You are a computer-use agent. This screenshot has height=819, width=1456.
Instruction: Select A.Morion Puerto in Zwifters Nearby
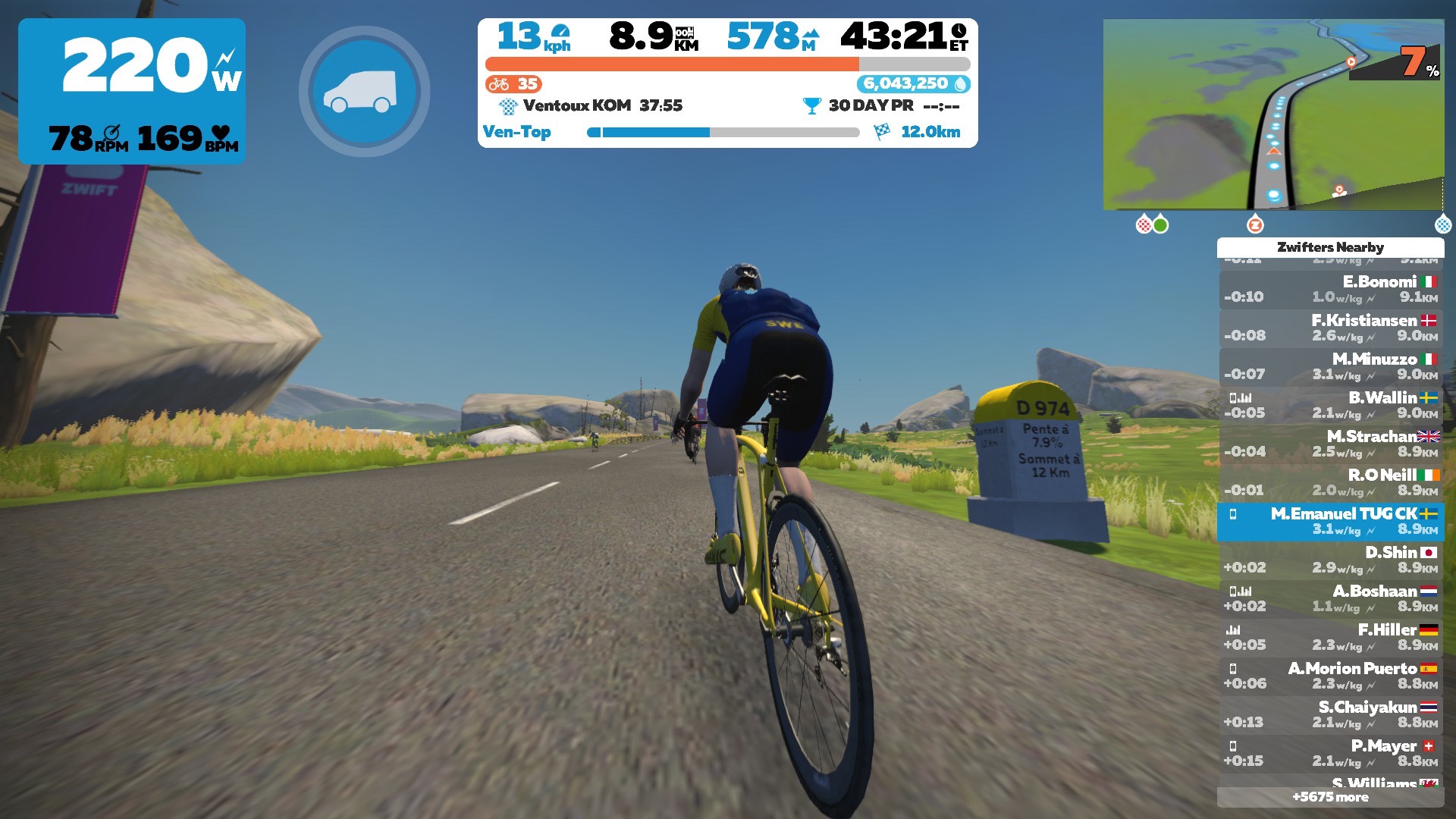[1330, 676]
